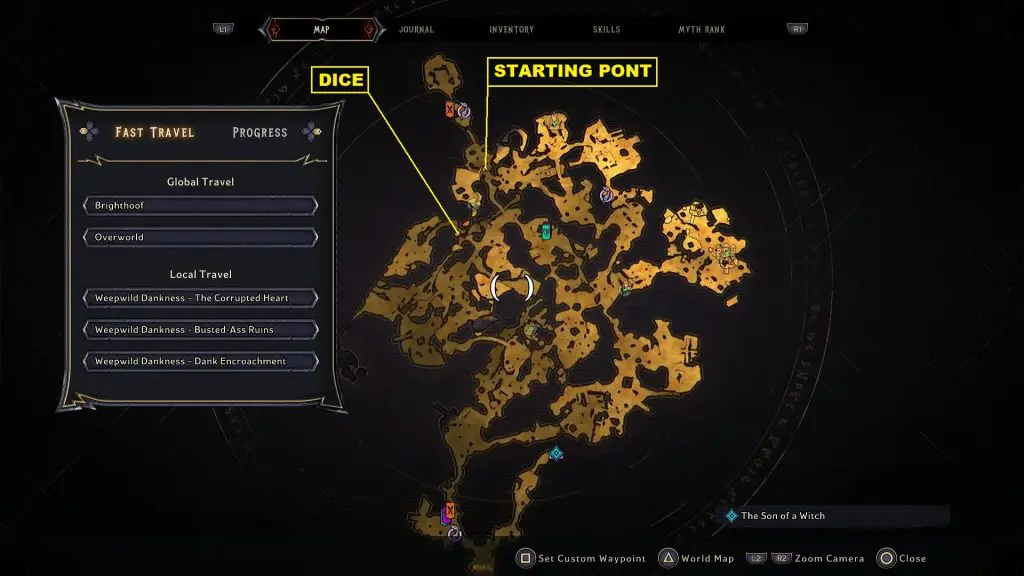Fast travel to Brighthoof

pos(200,206)
